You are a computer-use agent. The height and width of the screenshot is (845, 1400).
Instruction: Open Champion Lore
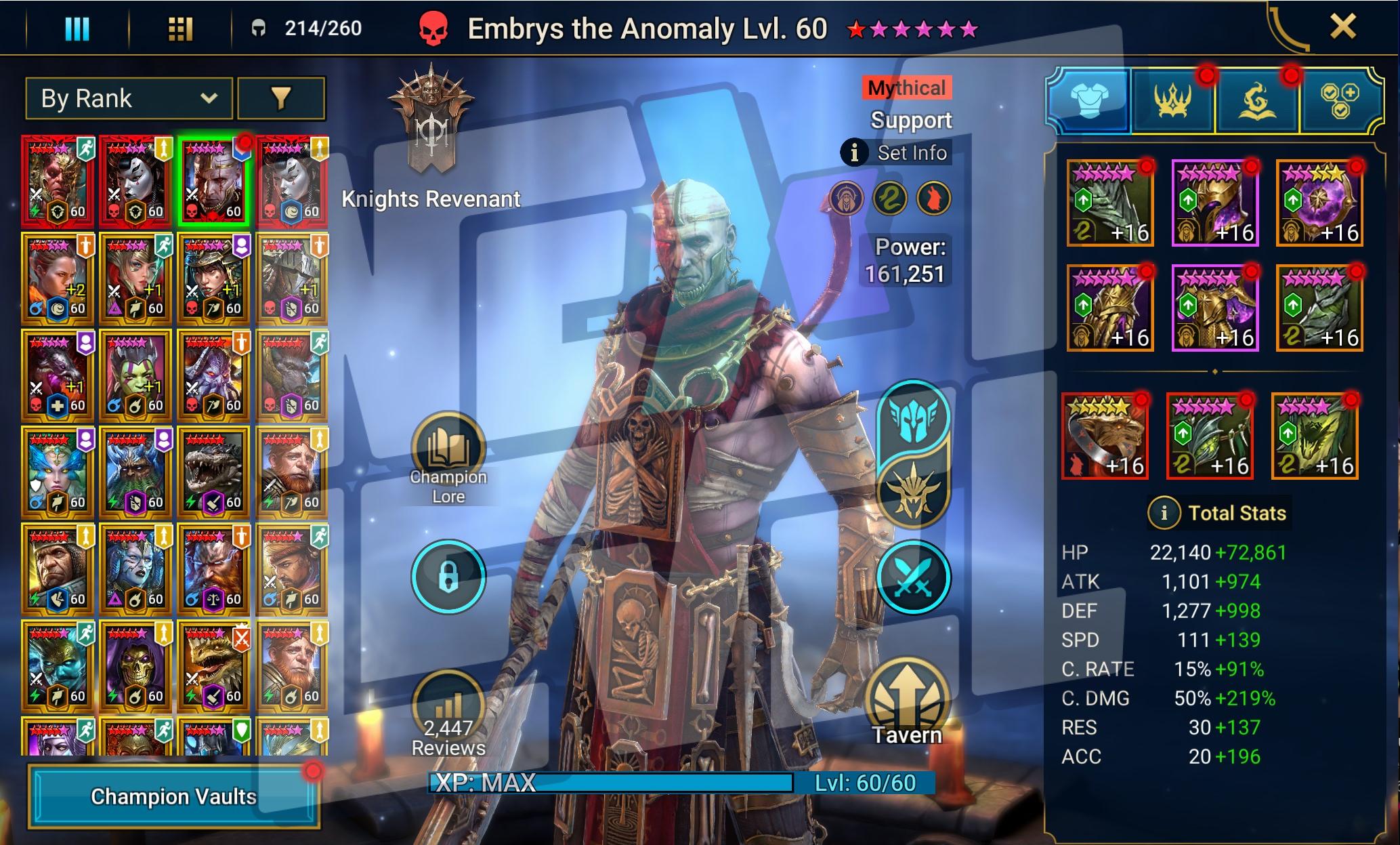448,451
